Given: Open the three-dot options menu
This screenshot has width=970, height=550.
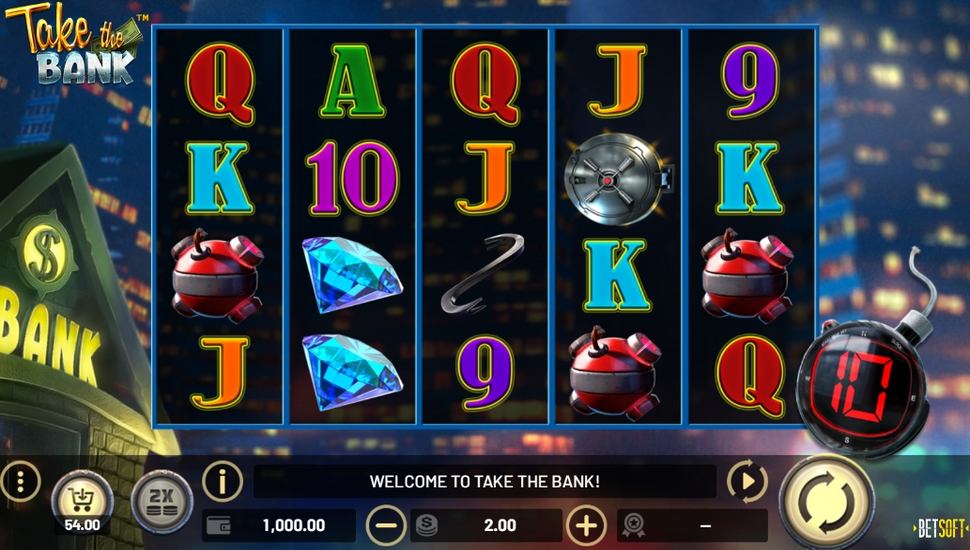Looking at the screenshot, I should [19, 483].
